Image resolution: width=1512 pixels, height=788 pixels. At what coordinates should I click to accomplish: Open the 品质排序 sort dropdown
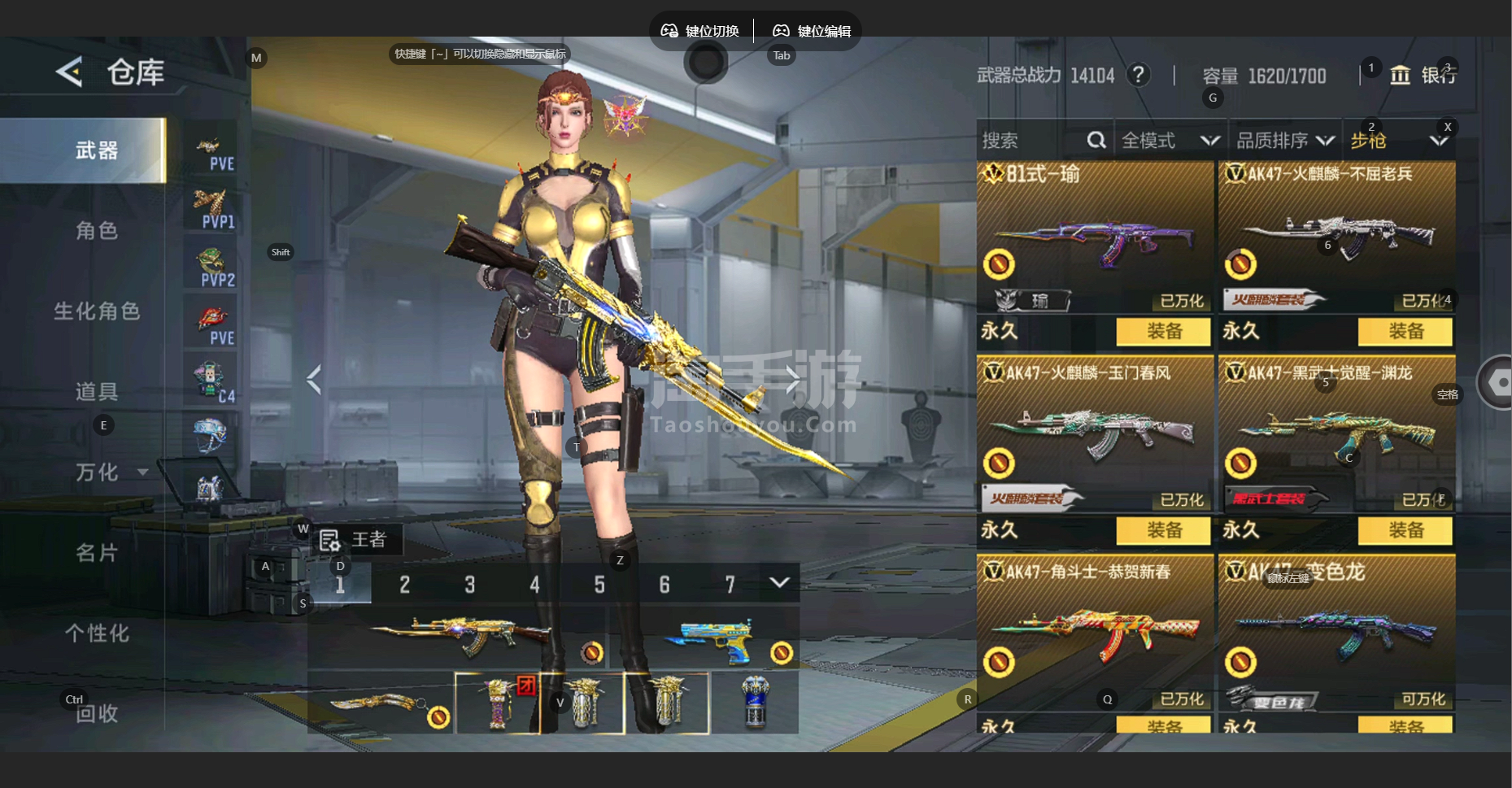coord(1284,141)
